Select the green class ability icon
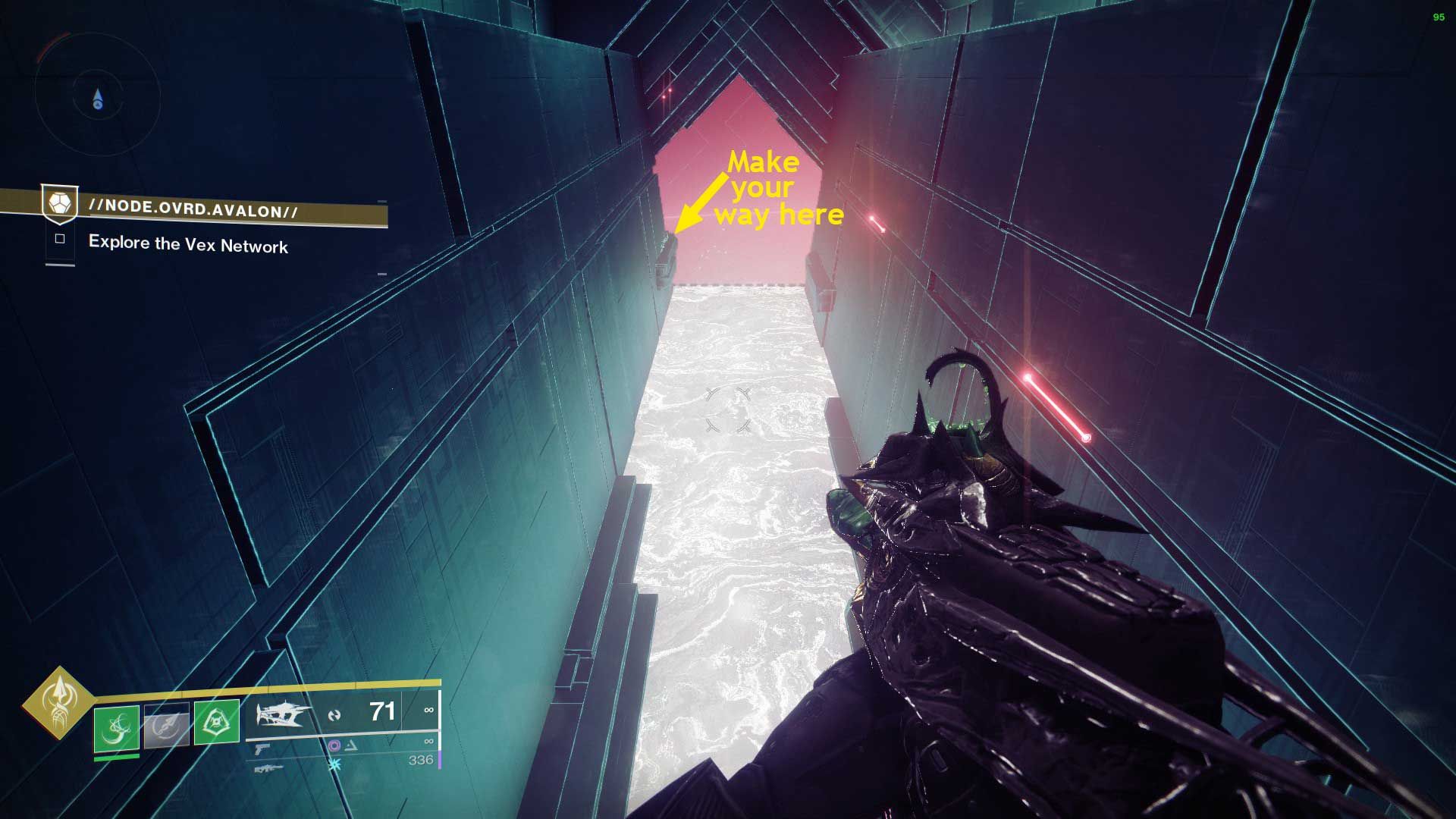The width and height of the screenshot is (1456, 819). pos(217,723)
